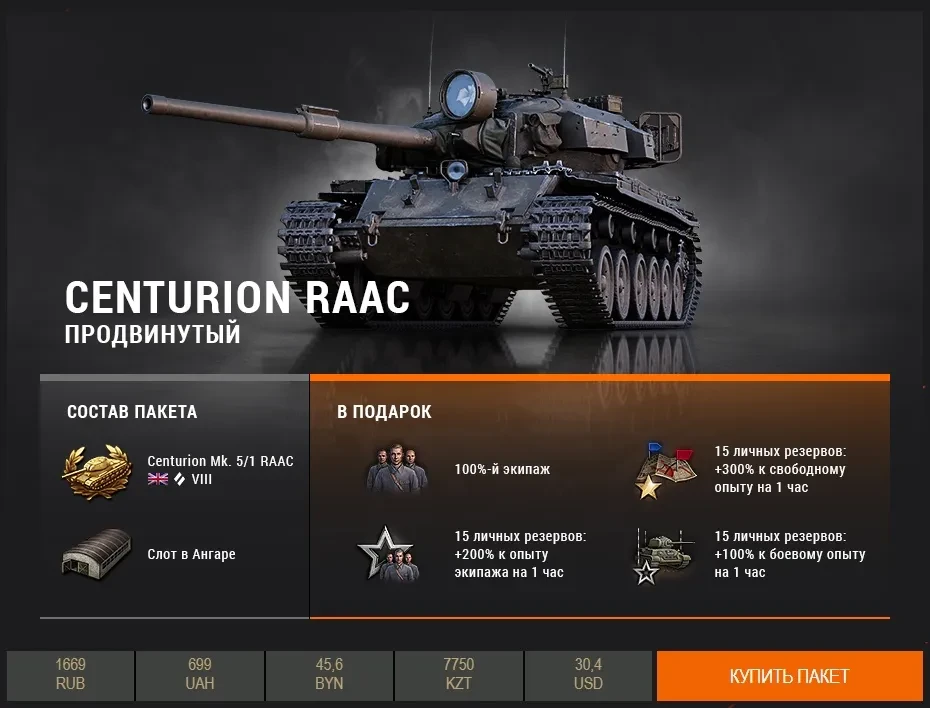The height and width of the screenshot is (708, 930).
Task: Choose the 699 UAH price option
Action: (x=199, y=674)
